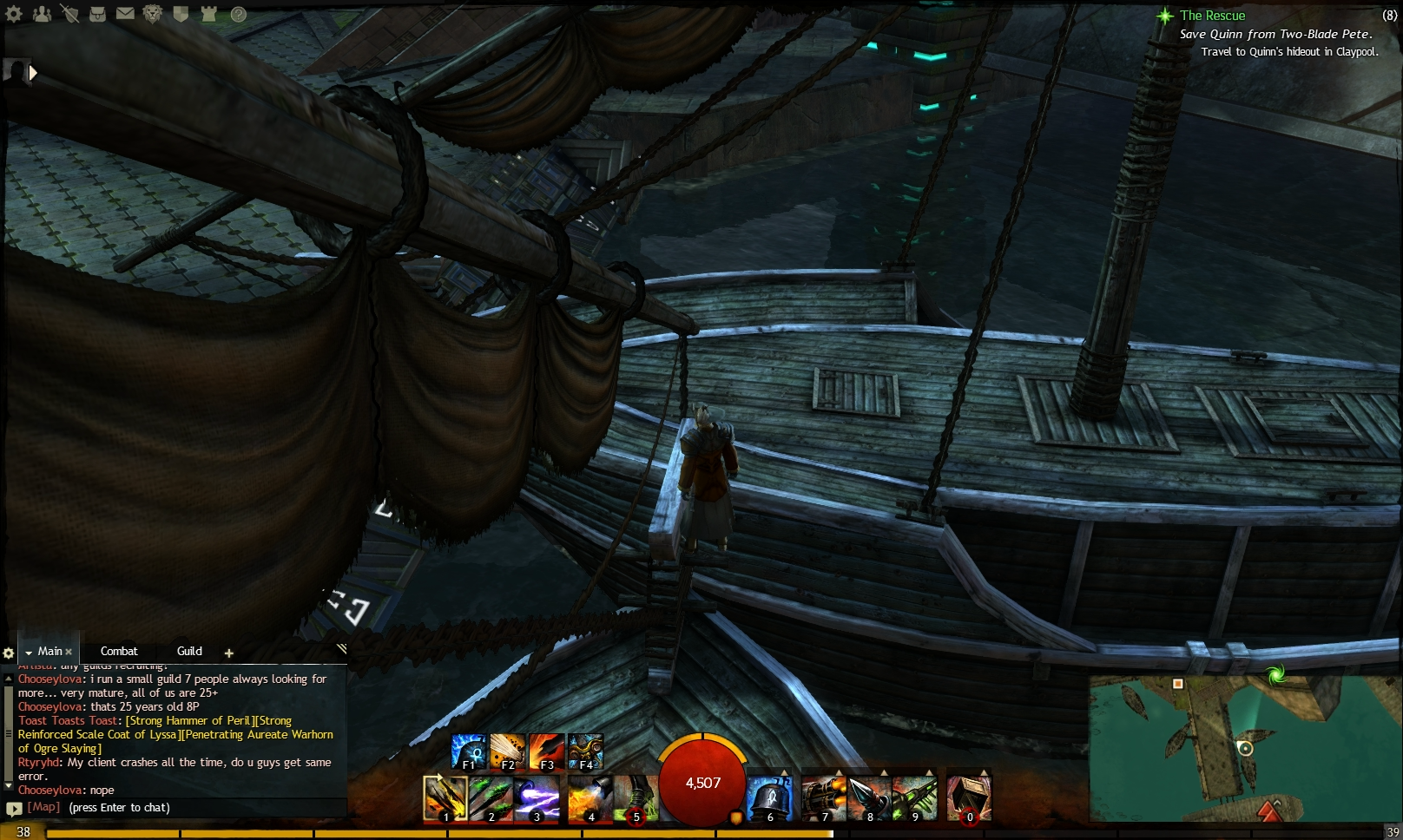Activate the F1 profession skill
Image resolution: width=1403 pixels, height=840 pixels.
coord(466,750)
